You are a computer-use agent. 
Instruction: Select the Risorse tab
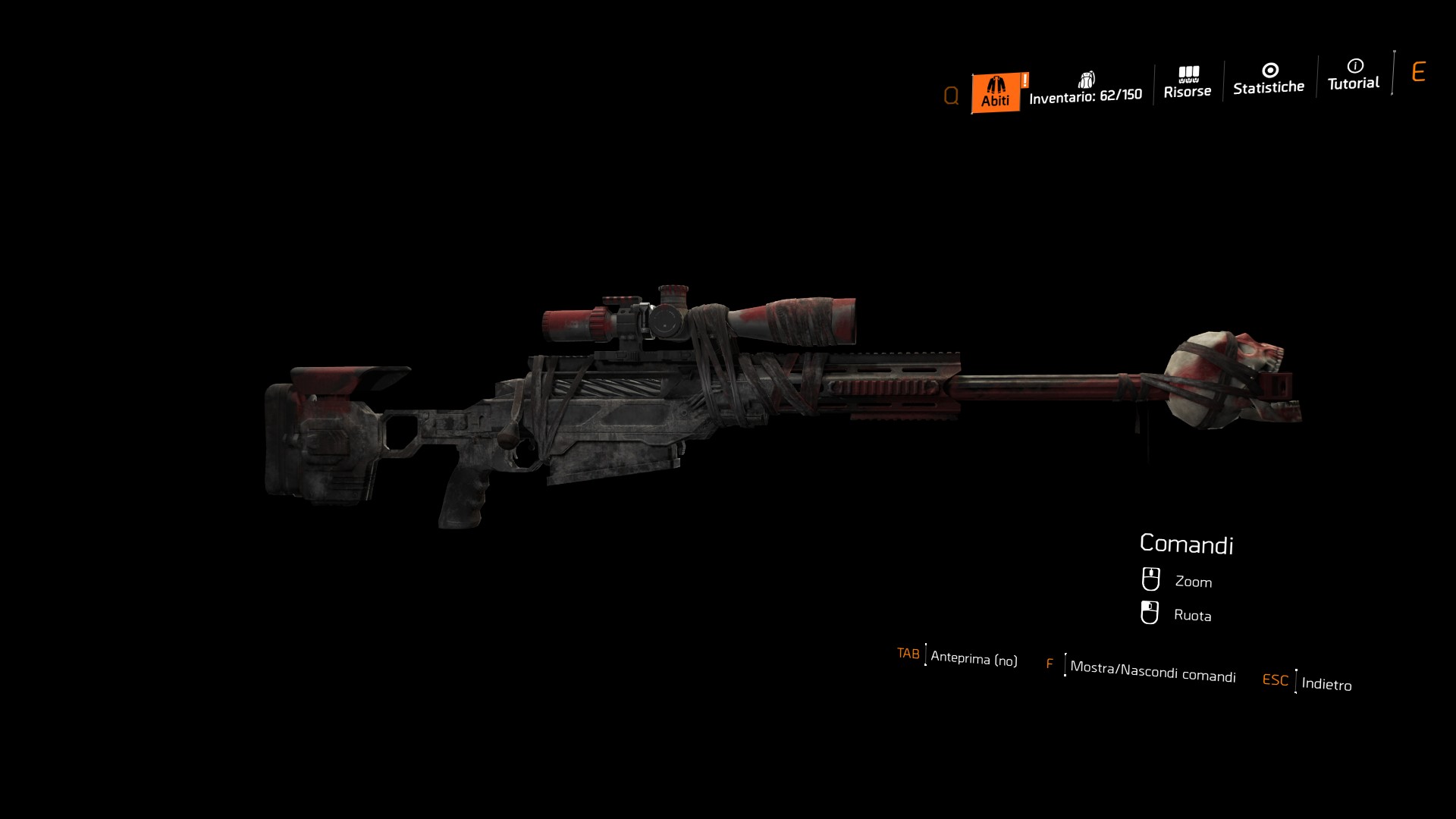point(1188,83)
